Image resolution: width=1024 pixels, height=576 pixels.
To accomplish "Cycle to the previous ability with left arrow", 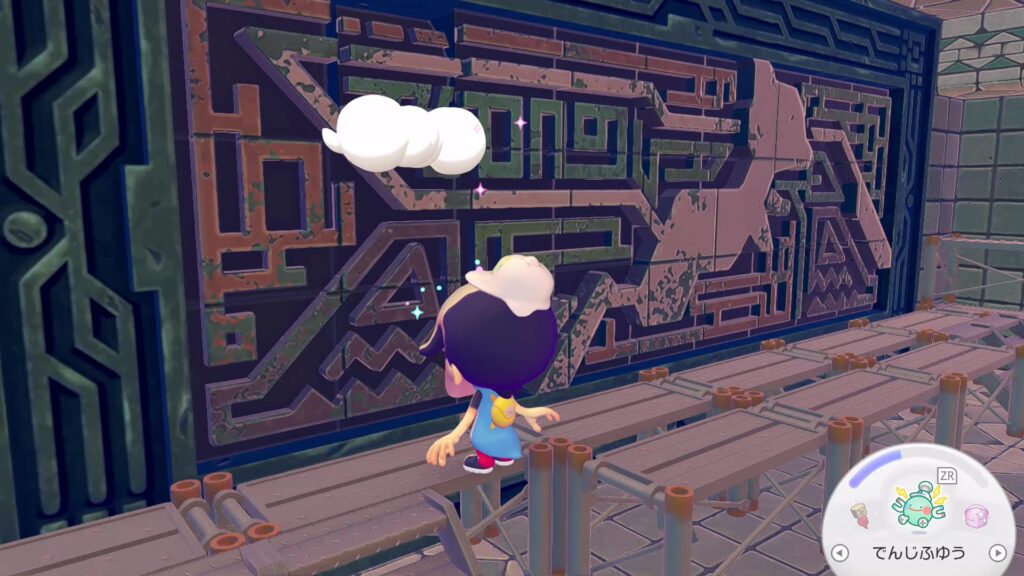I will coord(840,552).
